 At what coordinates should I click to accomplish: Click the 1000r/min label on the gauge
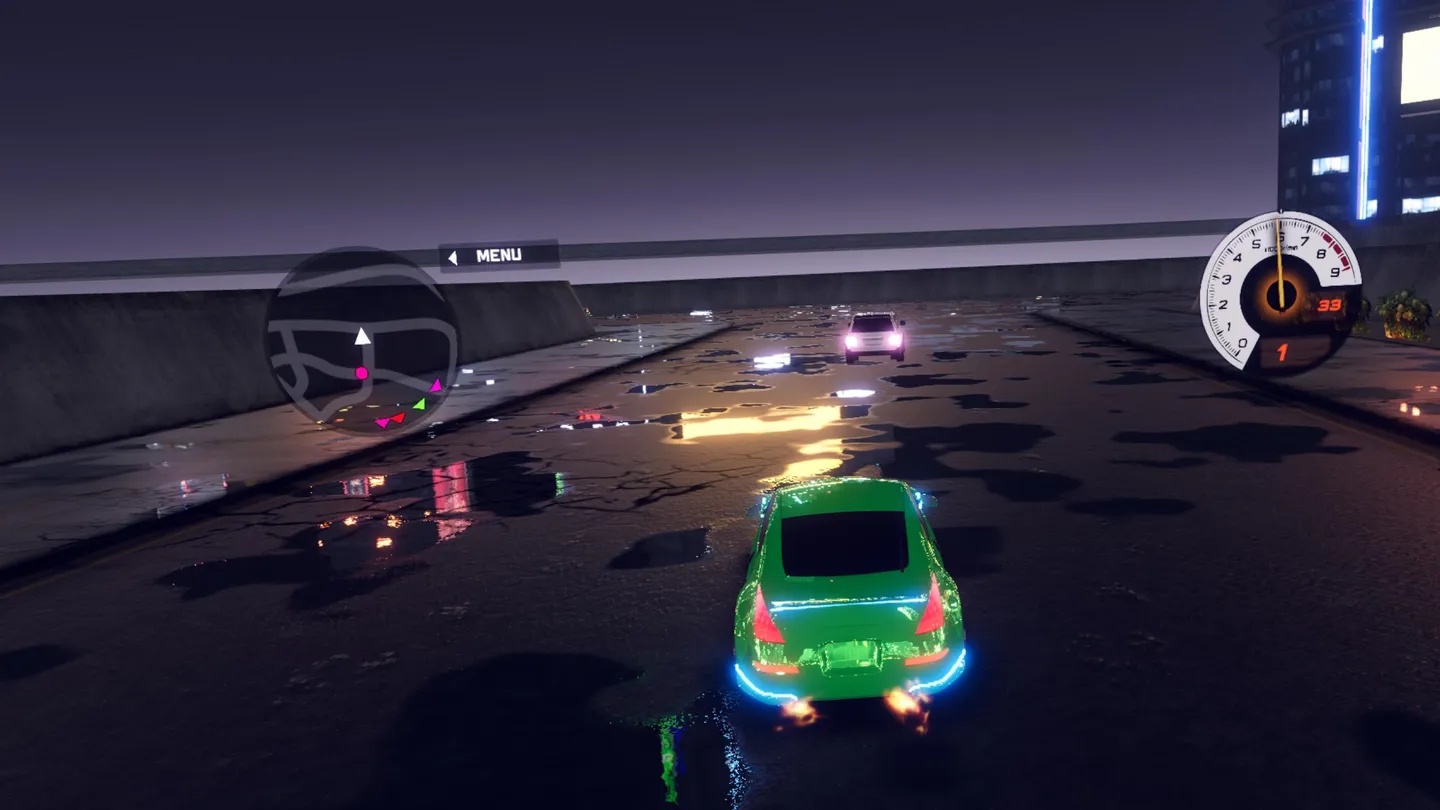coord(1282,247)
